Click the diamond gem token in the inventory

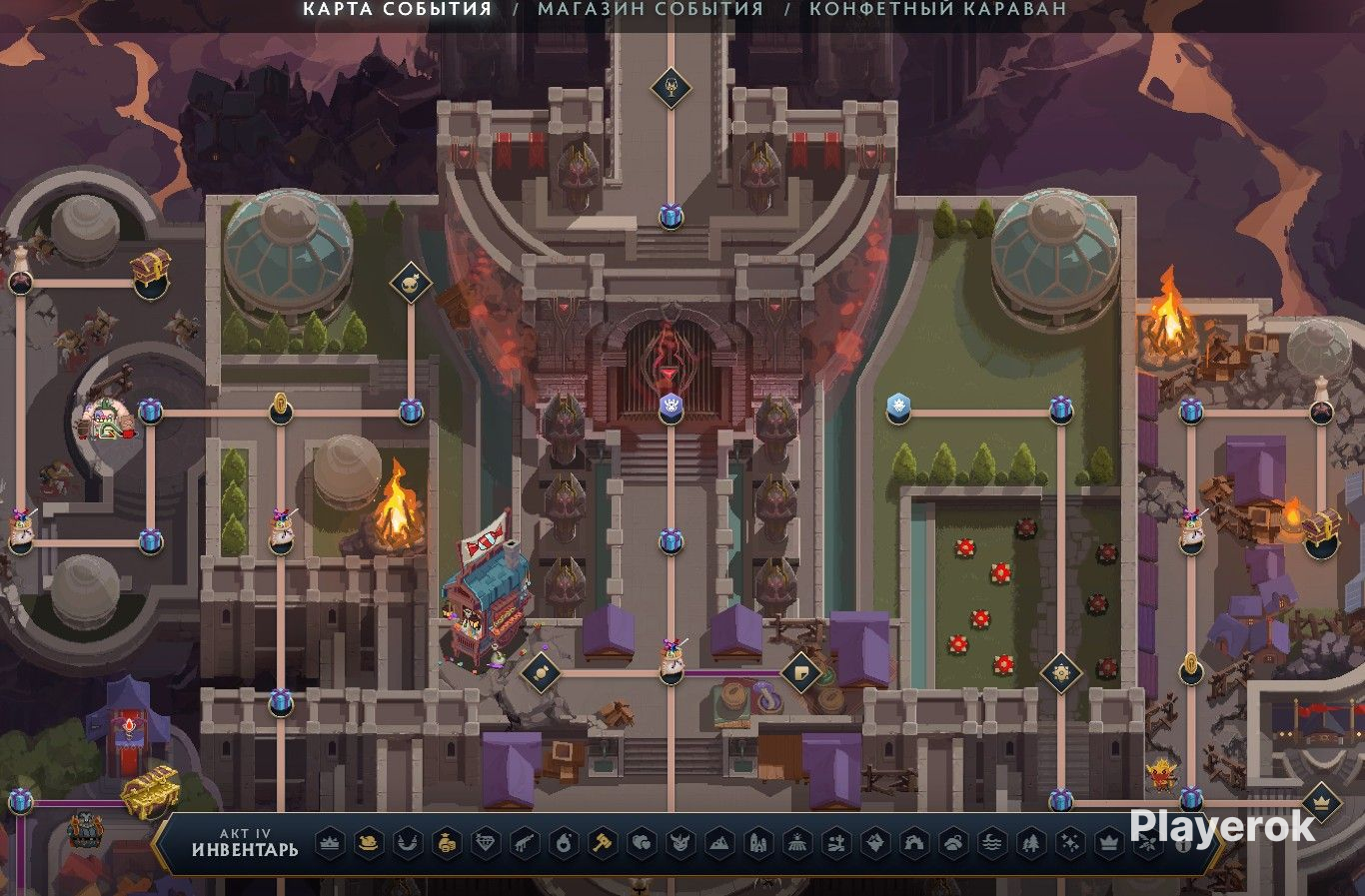coord(486,843)
